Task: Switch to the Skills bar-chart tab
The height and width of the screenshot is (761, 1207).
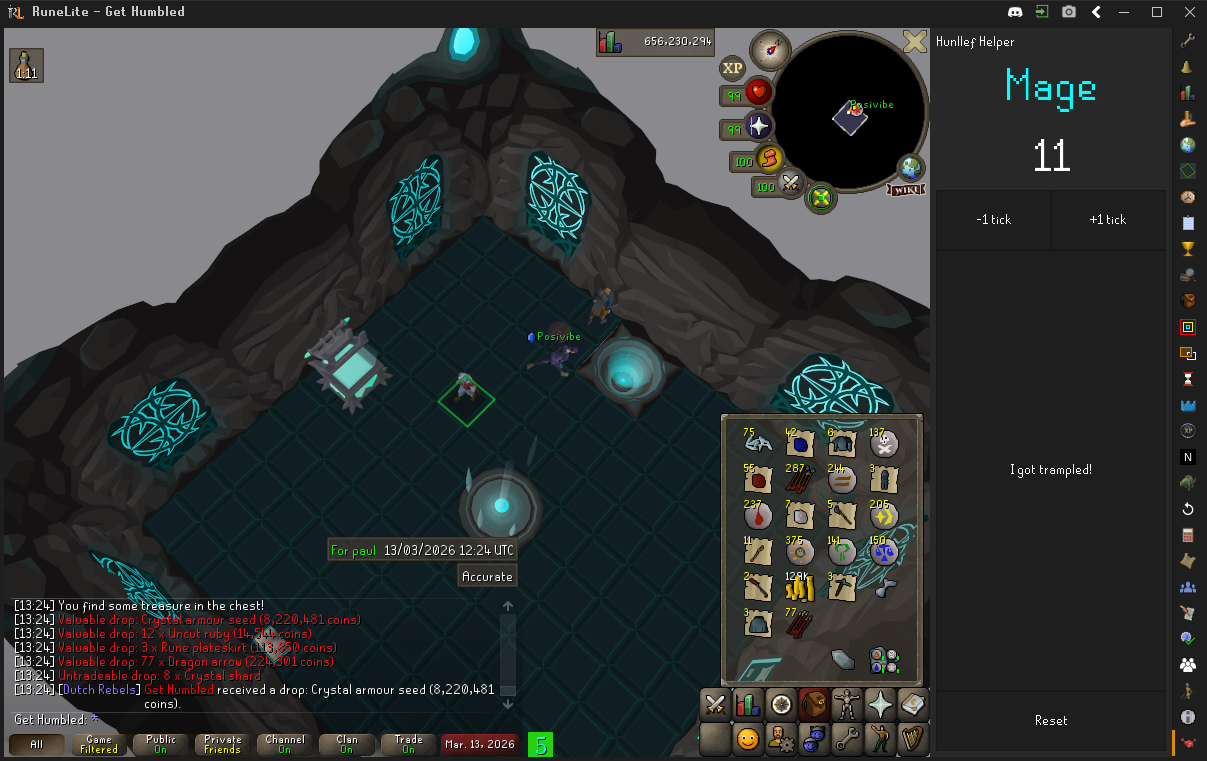Action: [x=747, y=704]
